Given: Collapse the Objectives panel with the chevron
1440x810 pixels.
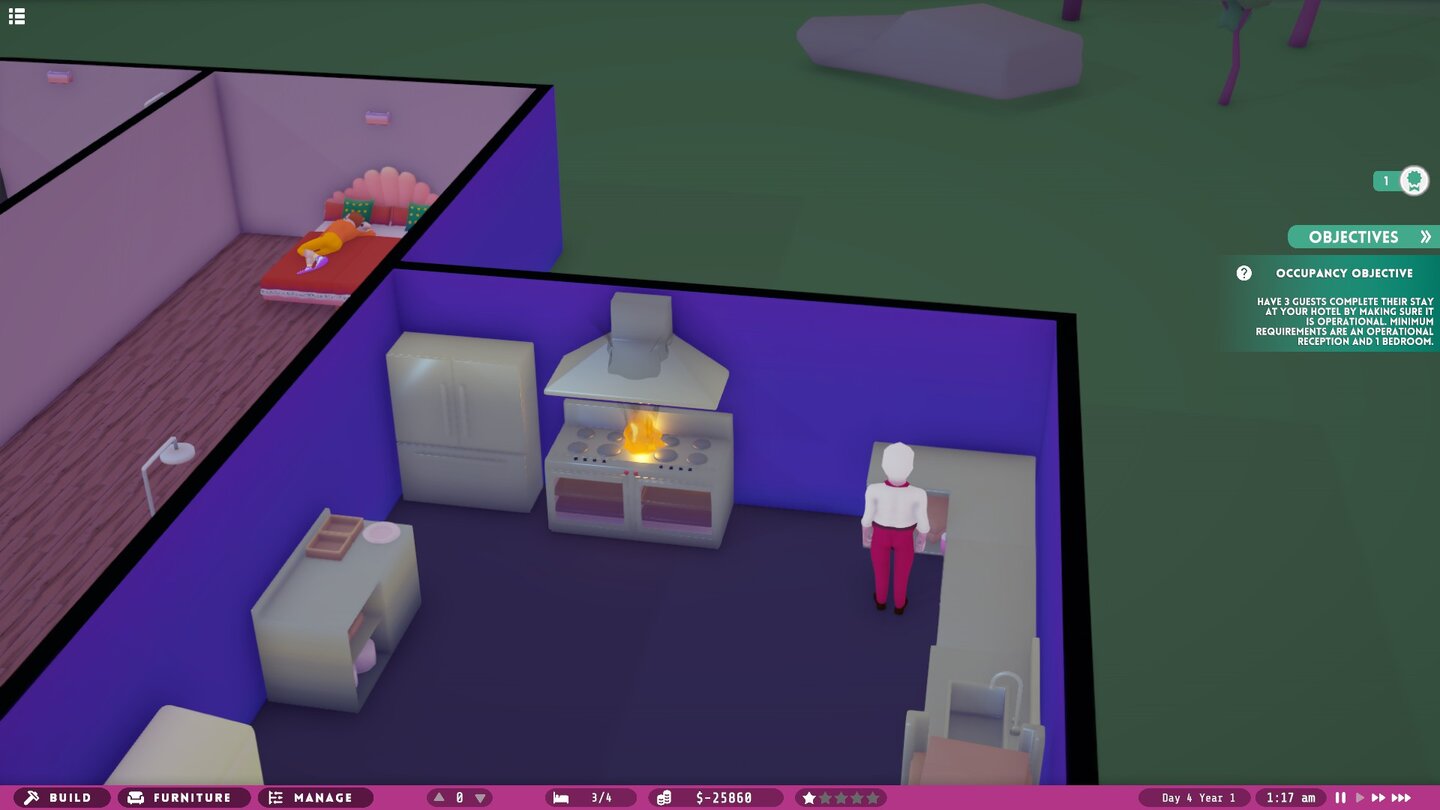Looking at the screenshot, I should 1428,237.
